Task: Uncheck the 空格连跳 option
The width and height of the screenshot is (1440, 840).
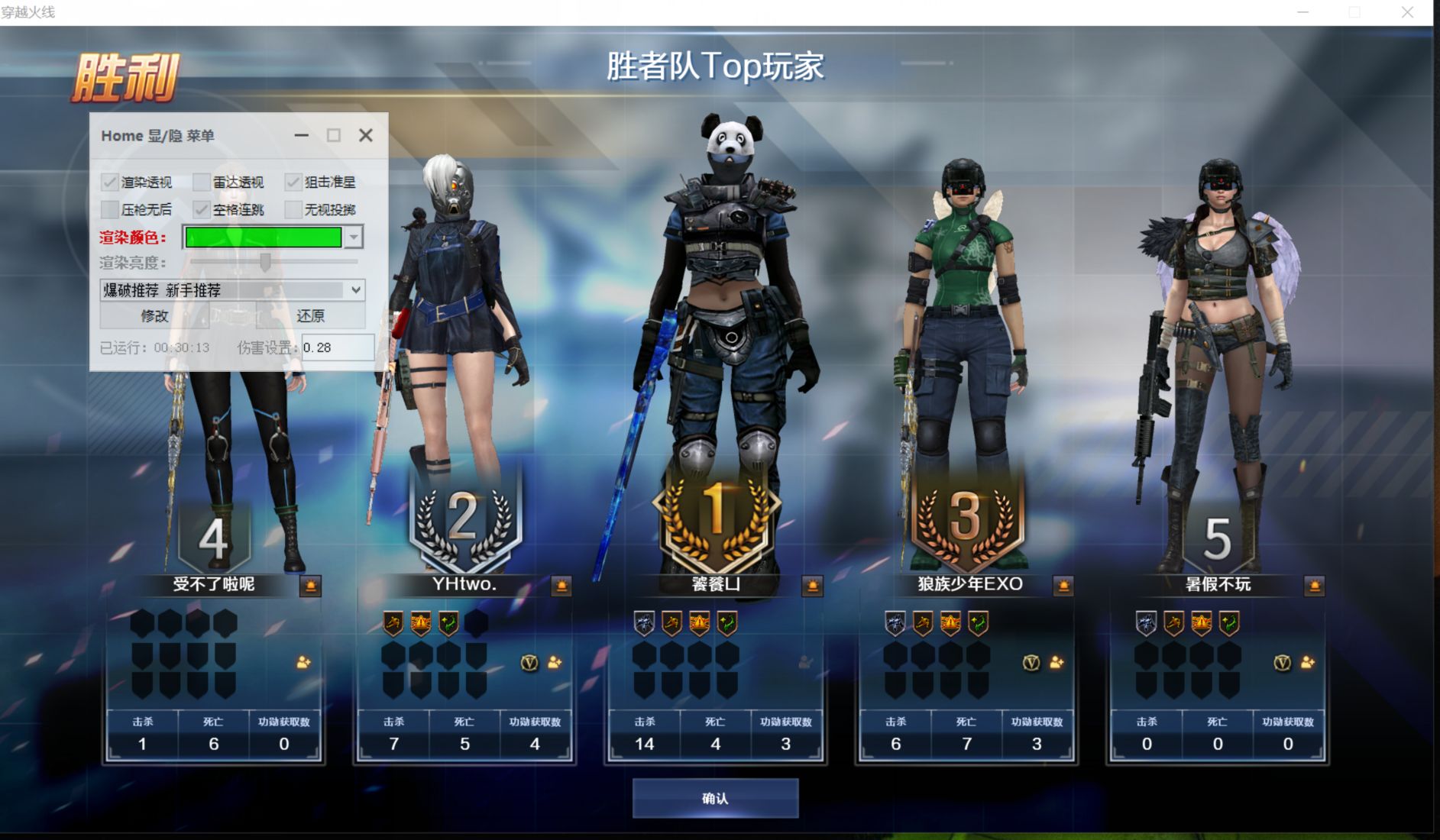Action: (202, 209)
